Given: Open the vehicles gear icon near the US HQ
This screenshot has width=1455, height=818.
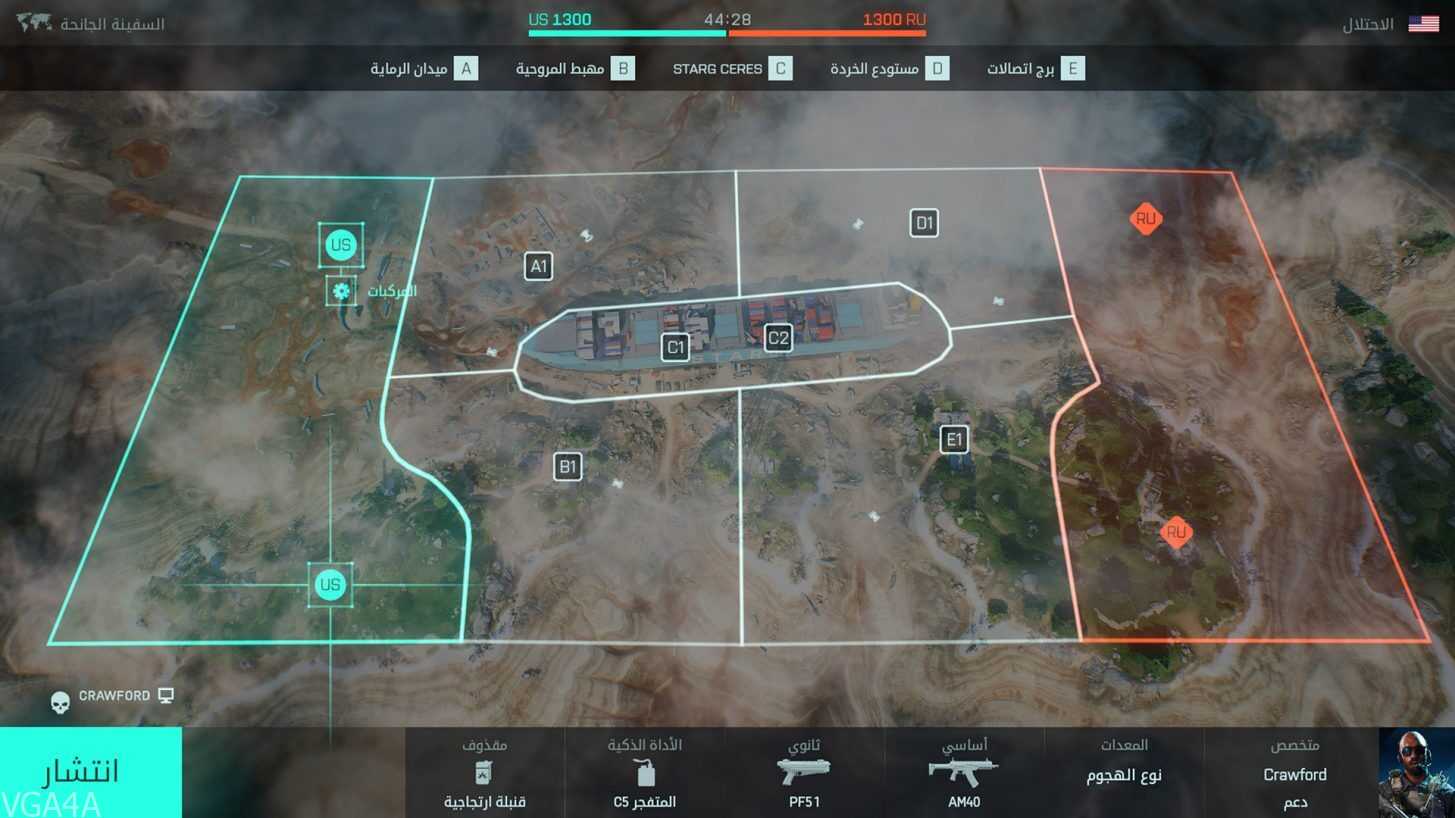Looking at the screenshot, I should (340, 291).
